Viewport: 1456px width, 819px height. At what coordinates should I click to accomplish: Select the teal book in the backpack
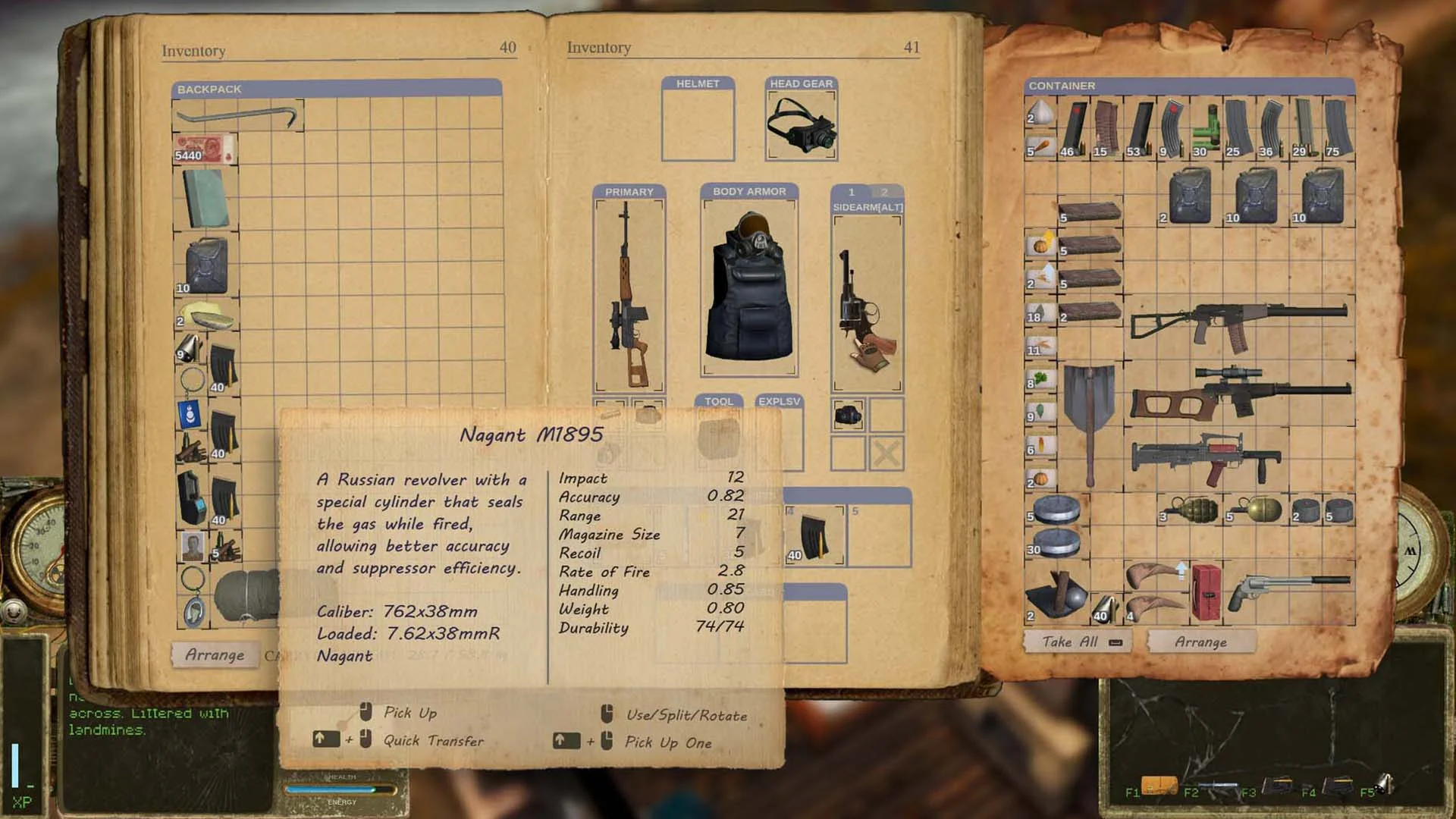pos(206,198)
